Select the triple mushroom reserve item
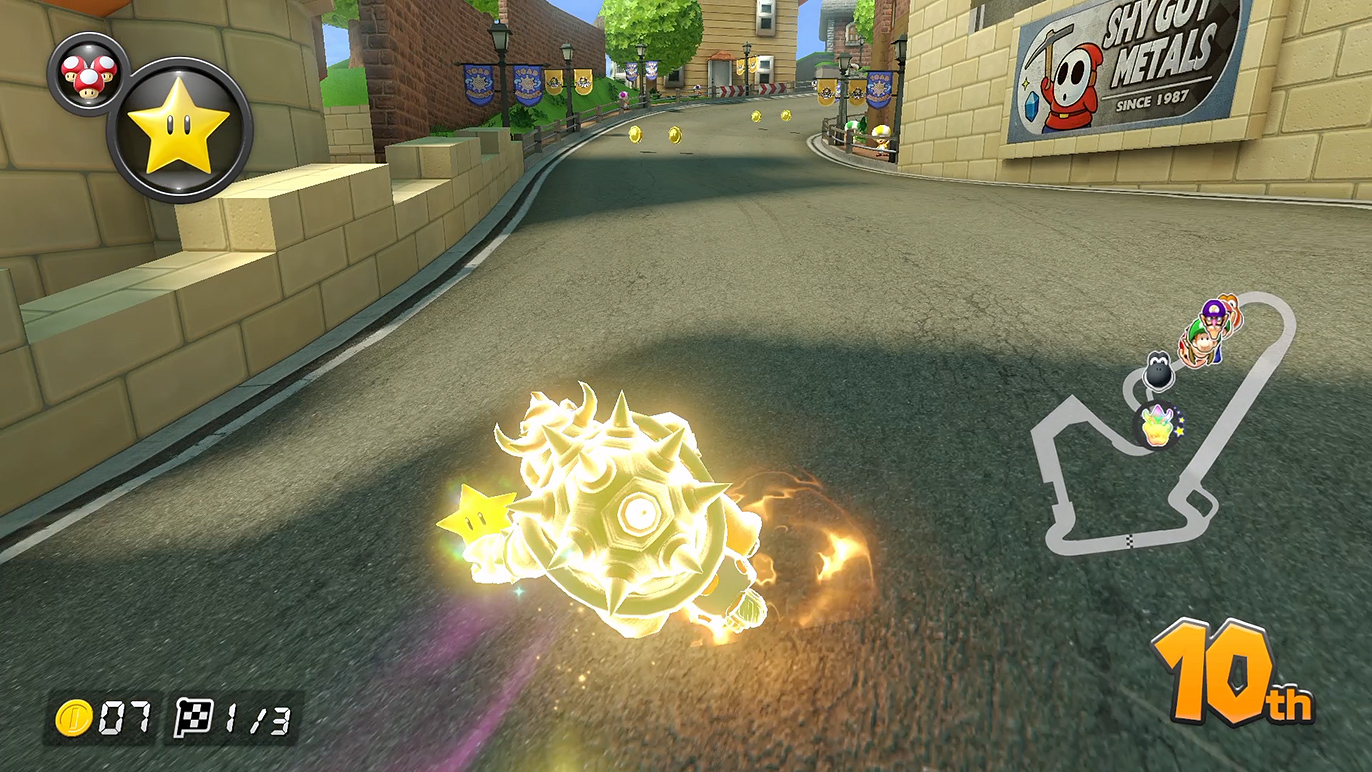This screenshot has height=772, width=1372. (88, 73)
